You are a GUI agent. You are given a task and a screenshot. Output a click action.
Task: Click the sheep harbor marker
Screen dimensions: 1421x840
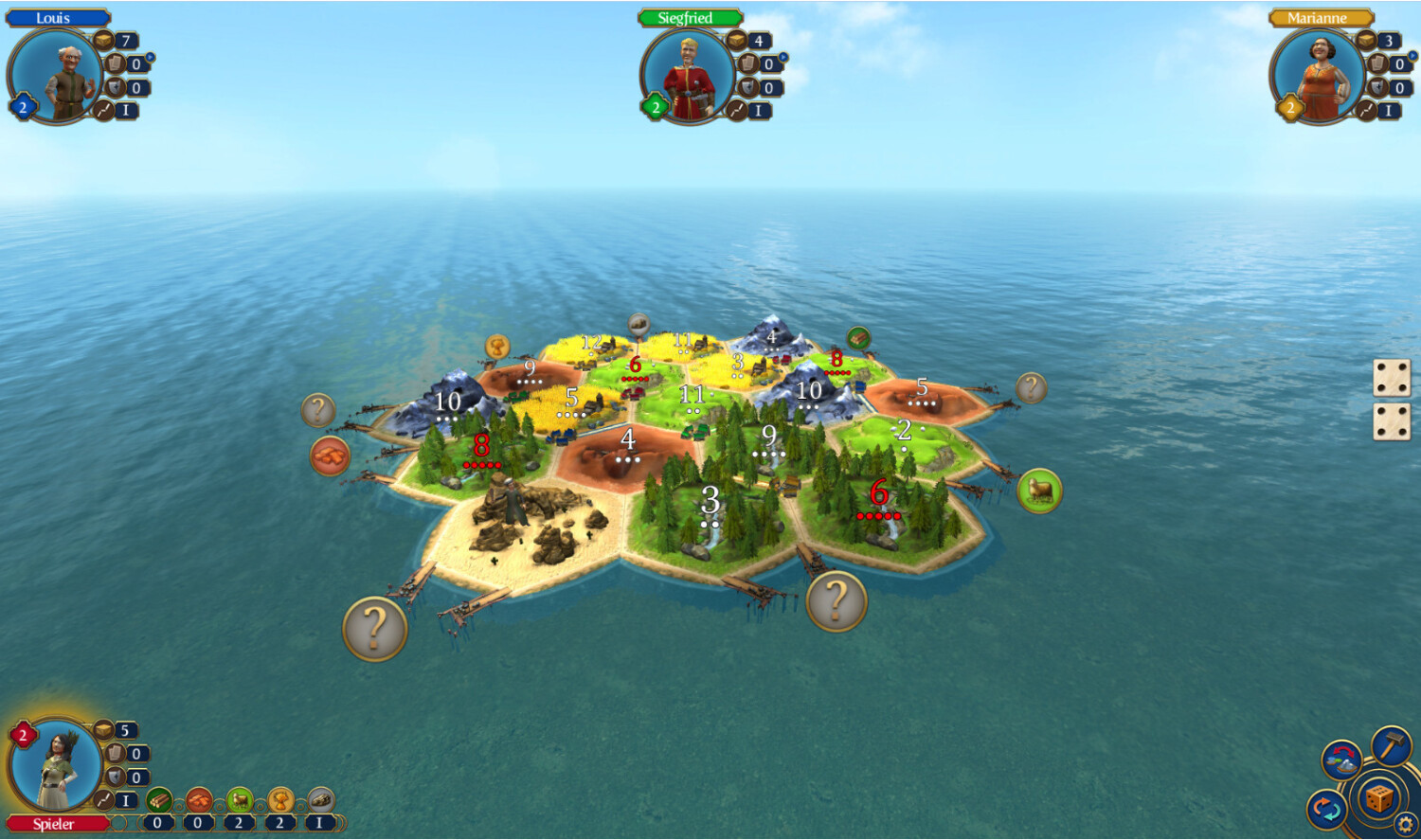point(1039,491)
